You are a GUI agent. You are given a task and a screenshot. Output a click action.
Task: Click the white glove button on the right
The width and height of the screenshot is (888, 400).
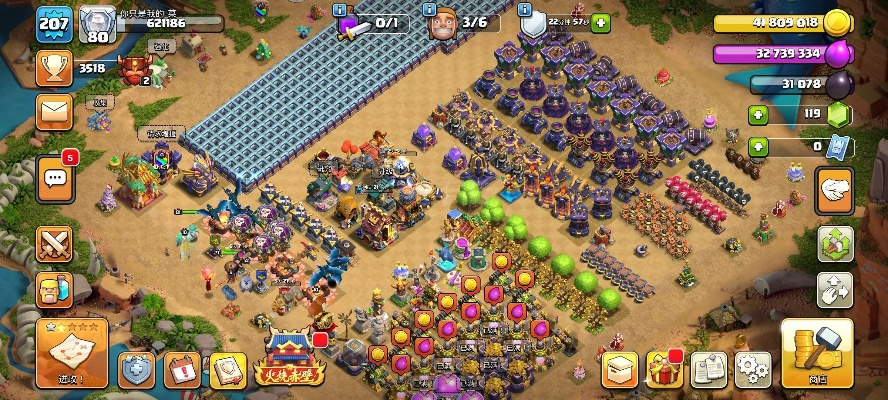(833, 189)
